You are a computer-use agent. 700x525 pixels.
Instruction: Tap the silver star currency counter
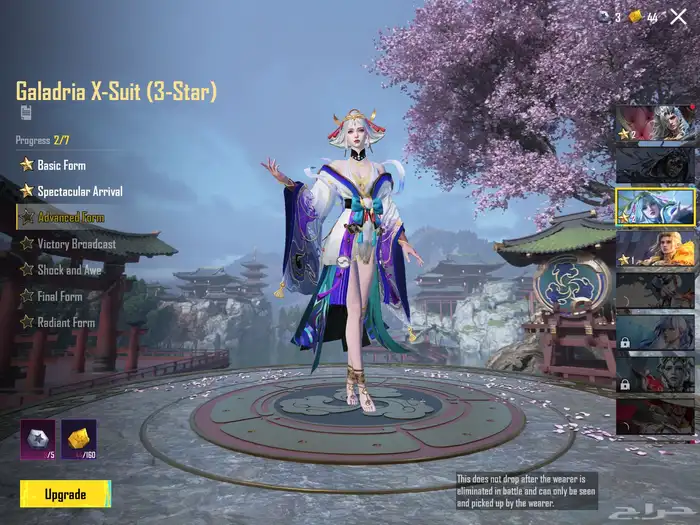610,17
